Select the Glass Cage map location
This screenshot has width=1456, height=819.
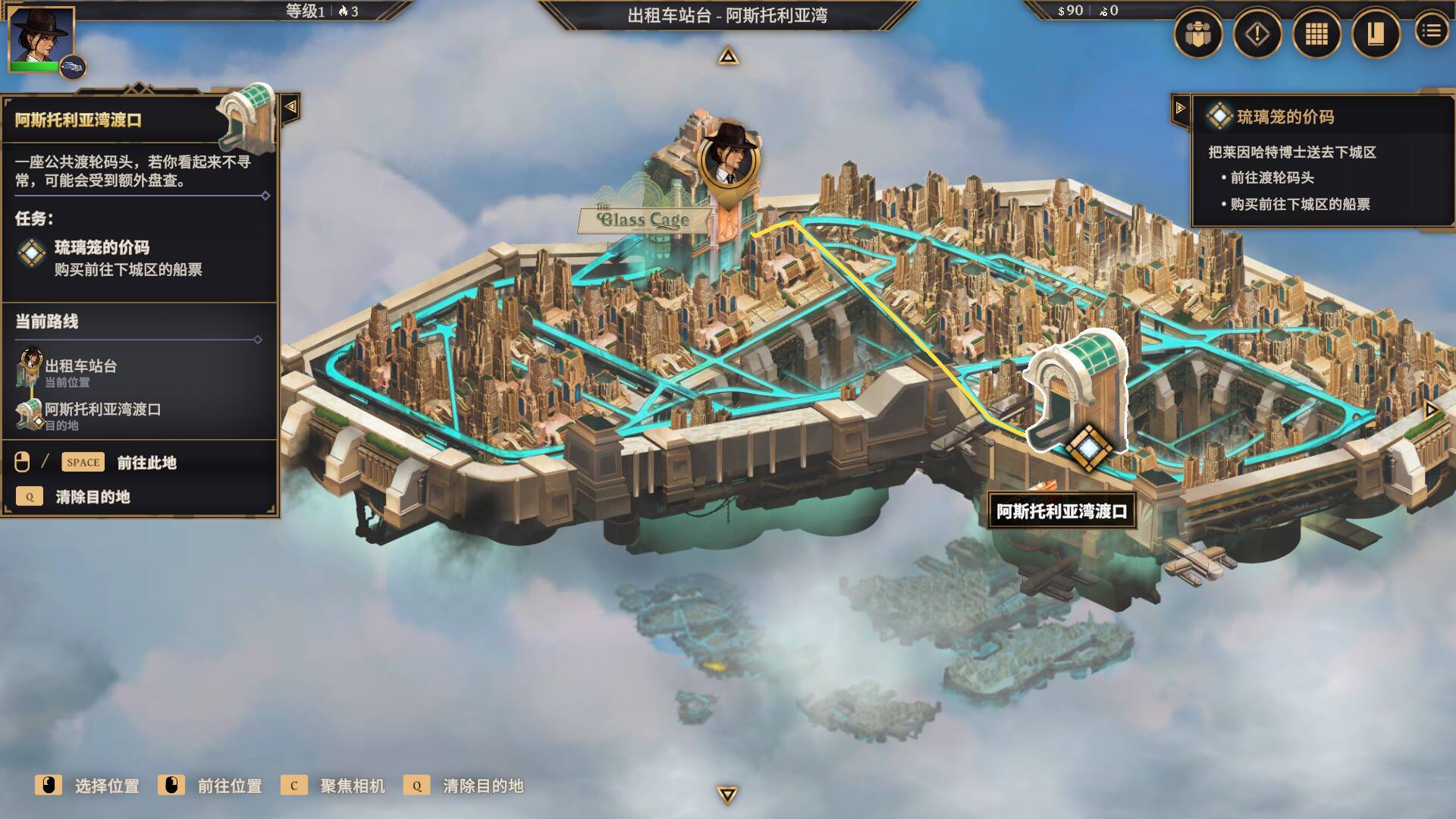tap(644, 220)
